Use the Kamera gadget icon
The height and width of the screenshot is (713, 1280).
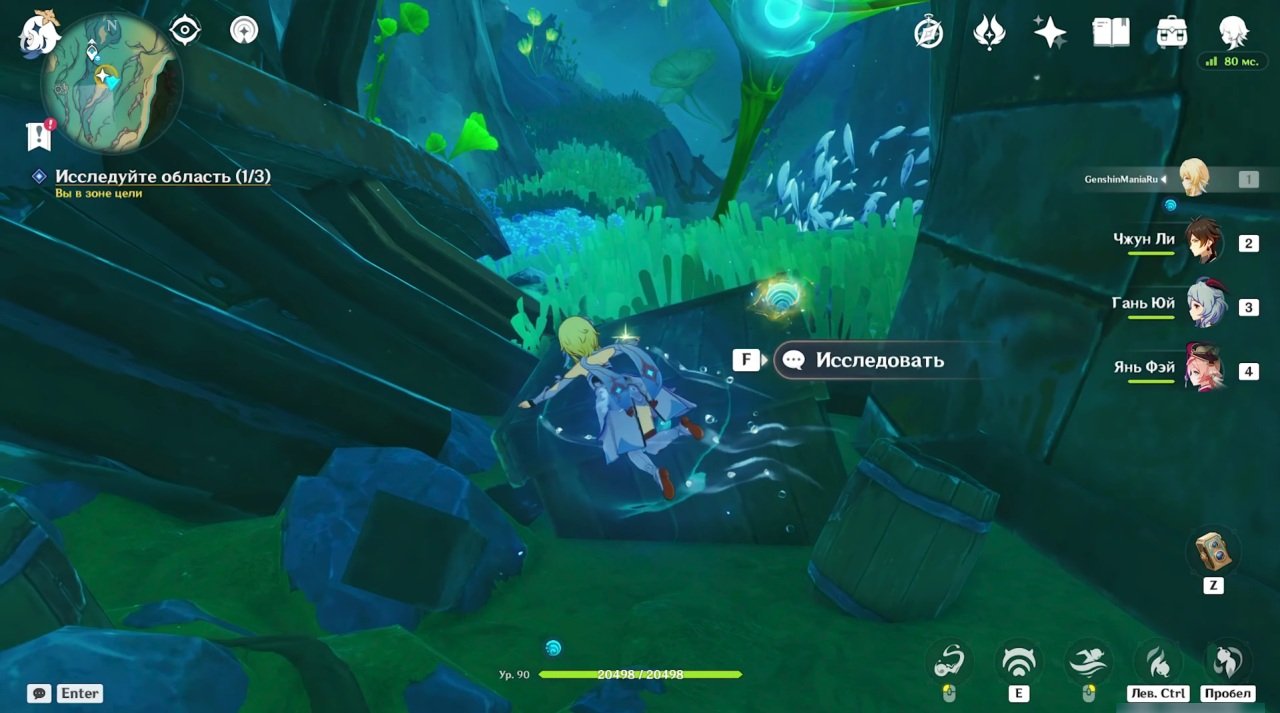[1213, 551]
